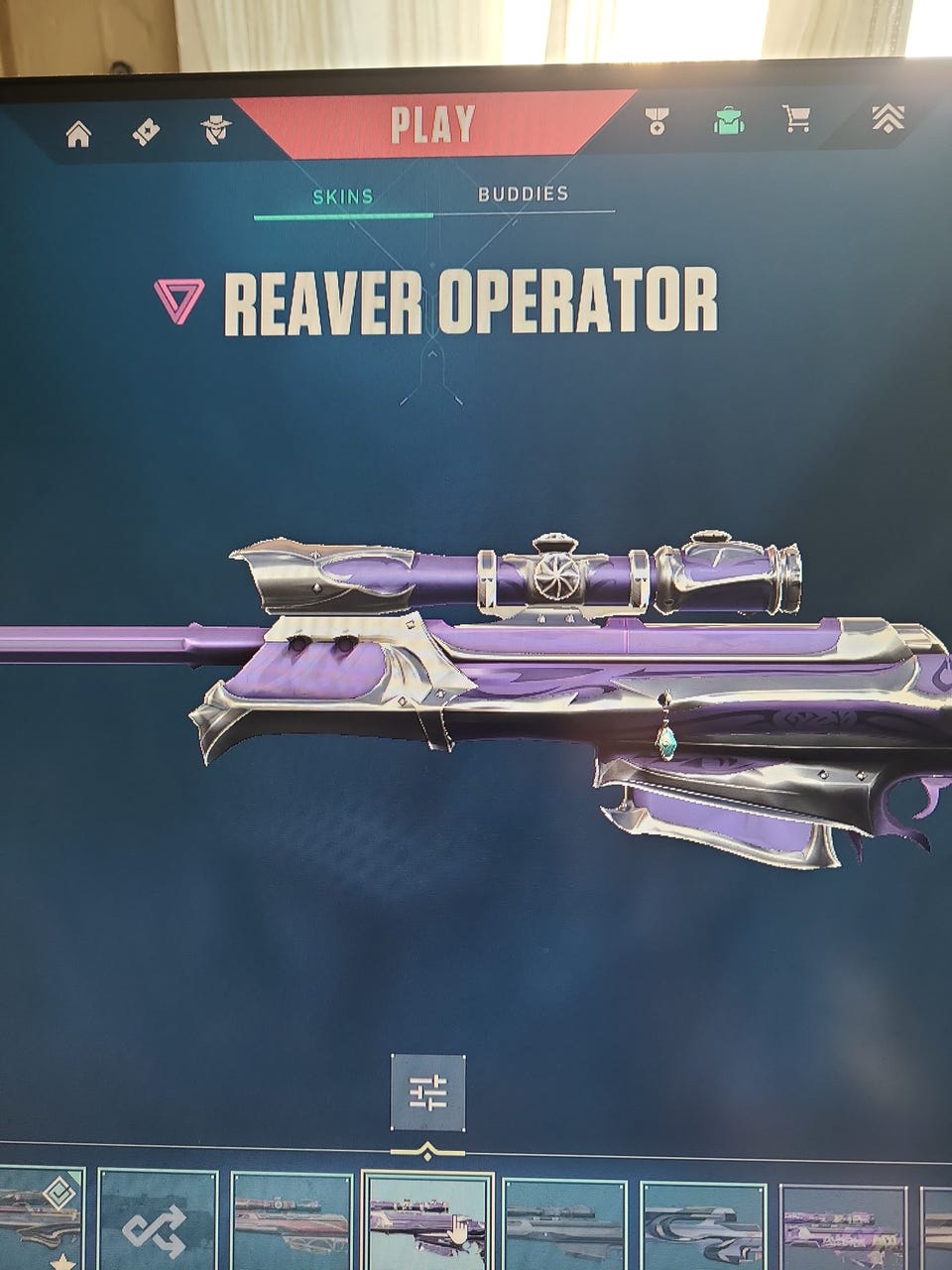Choose the pink Operator skin beside shuffle tile

click(292, 1224)
